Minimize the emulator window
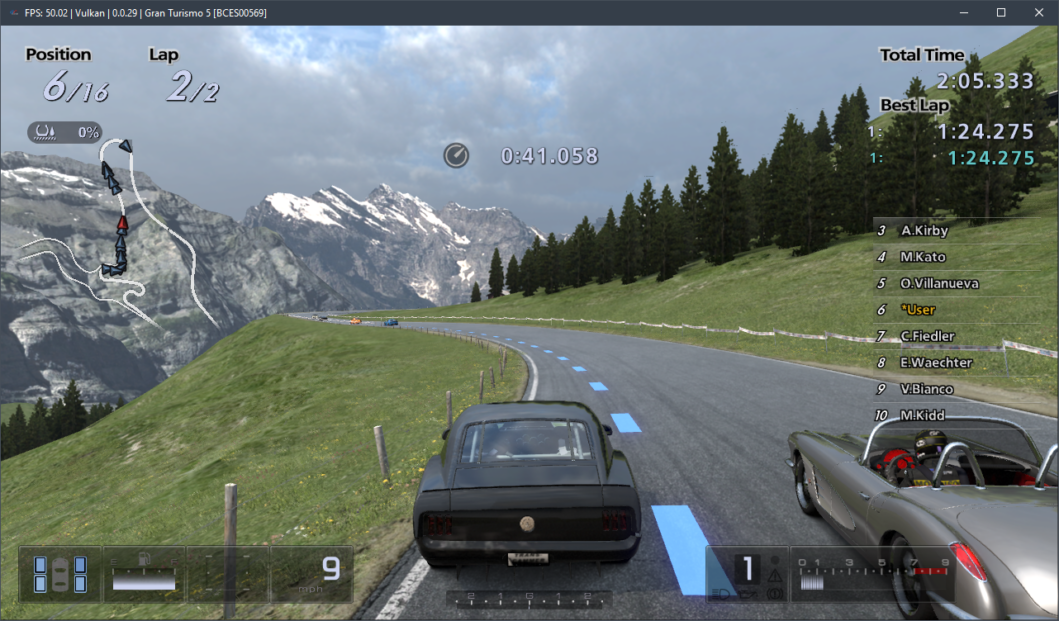The height and width of the screenshot is (621, 1059). point(964,12)
